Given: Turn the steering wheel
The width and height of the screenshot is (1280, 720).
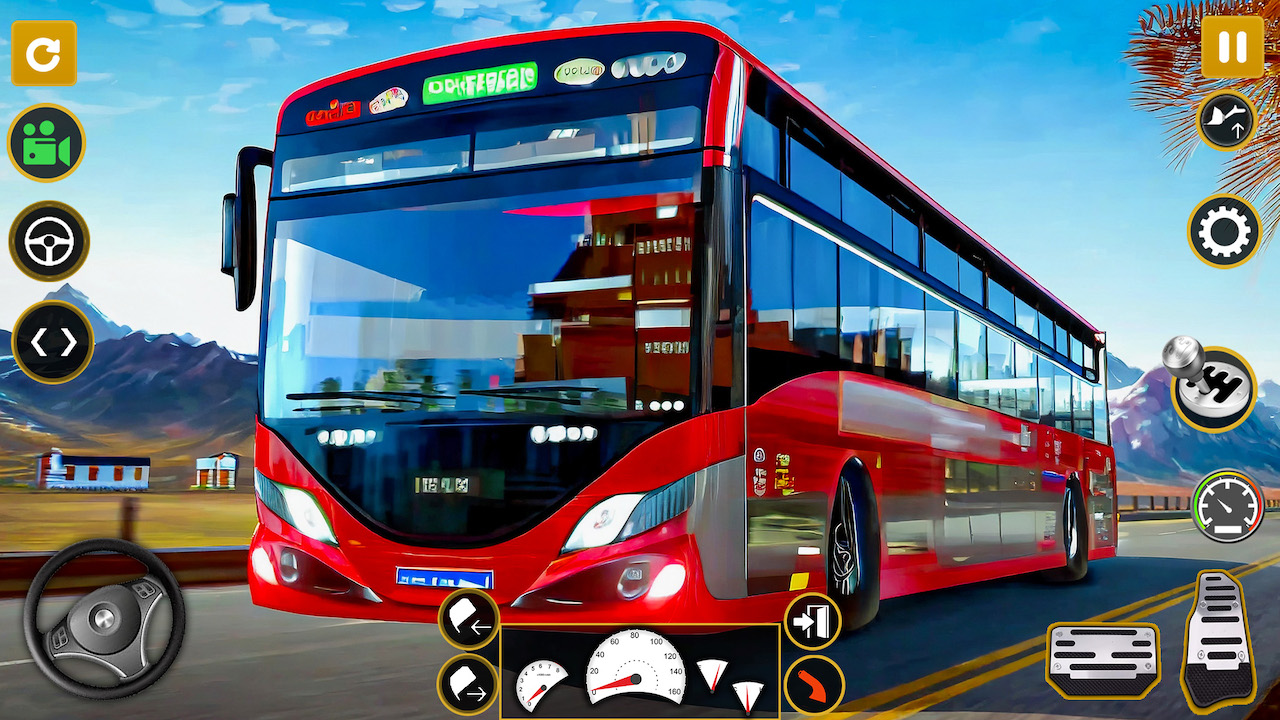Looking at the screenshot, I should pyautogui.click(x=107, y=620).
